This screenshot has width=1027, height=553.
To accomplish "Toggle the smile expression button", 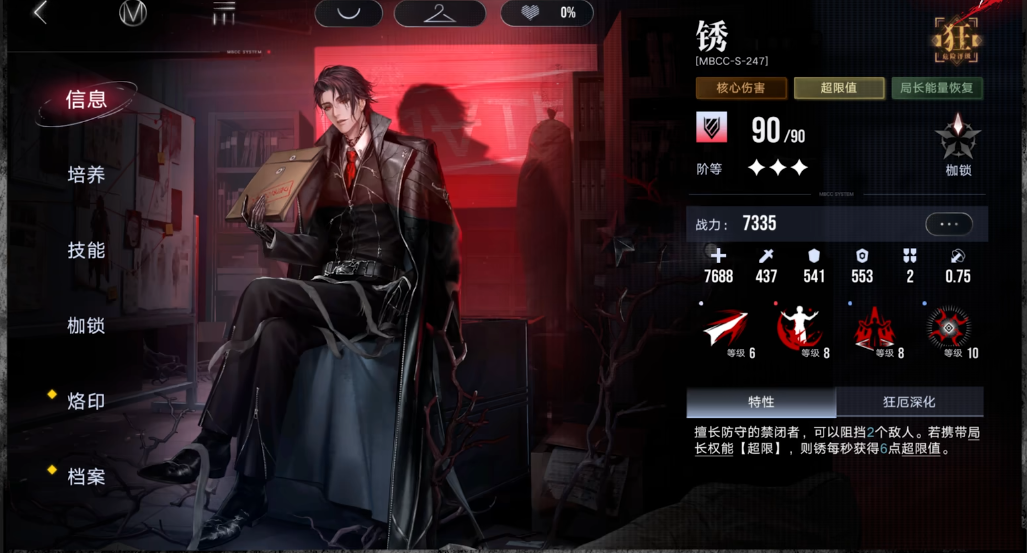I will [x=348, y=13].
